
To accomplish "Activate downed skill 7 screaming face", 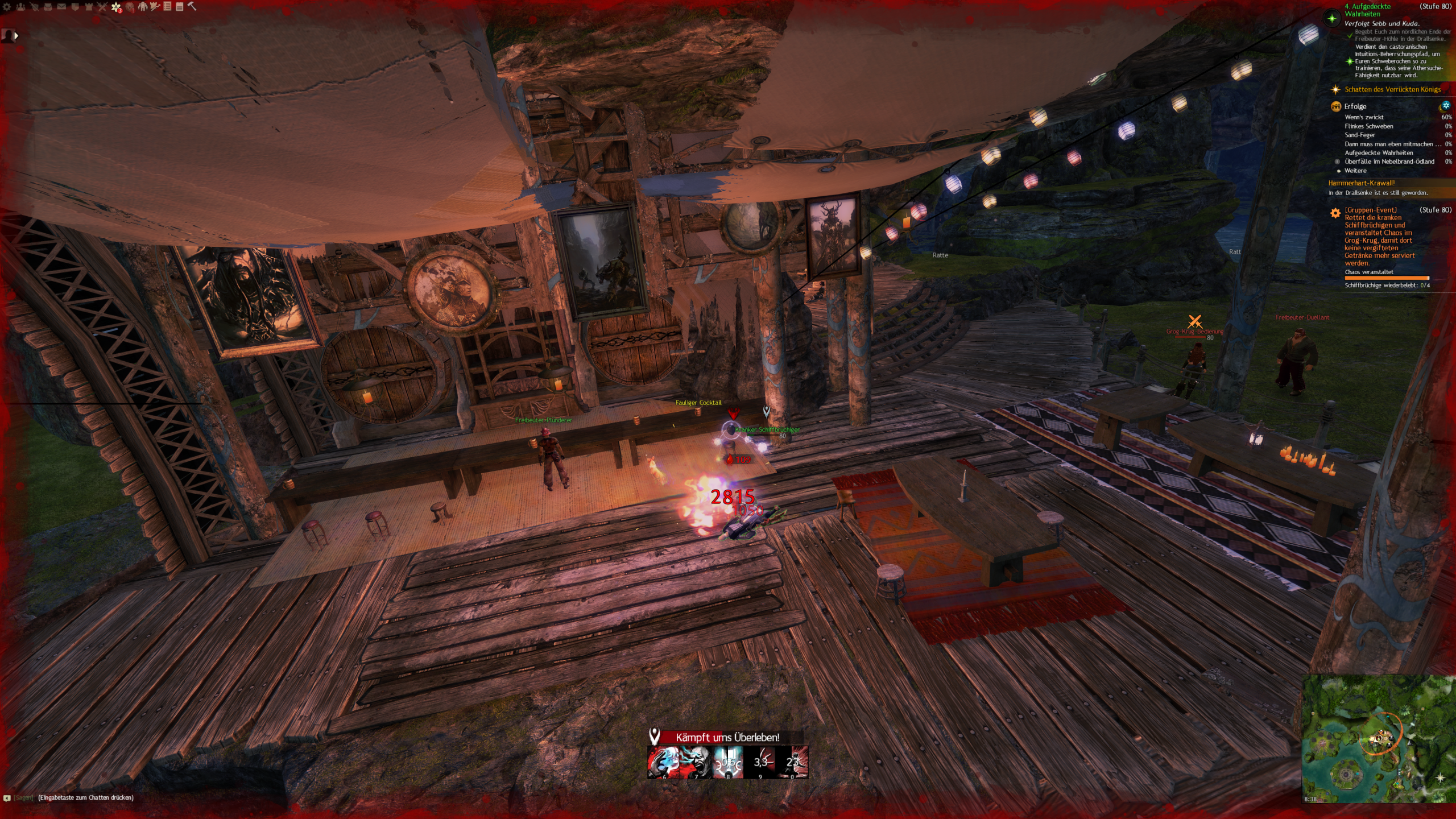I will pyautogui.click(x=696, y=762).
